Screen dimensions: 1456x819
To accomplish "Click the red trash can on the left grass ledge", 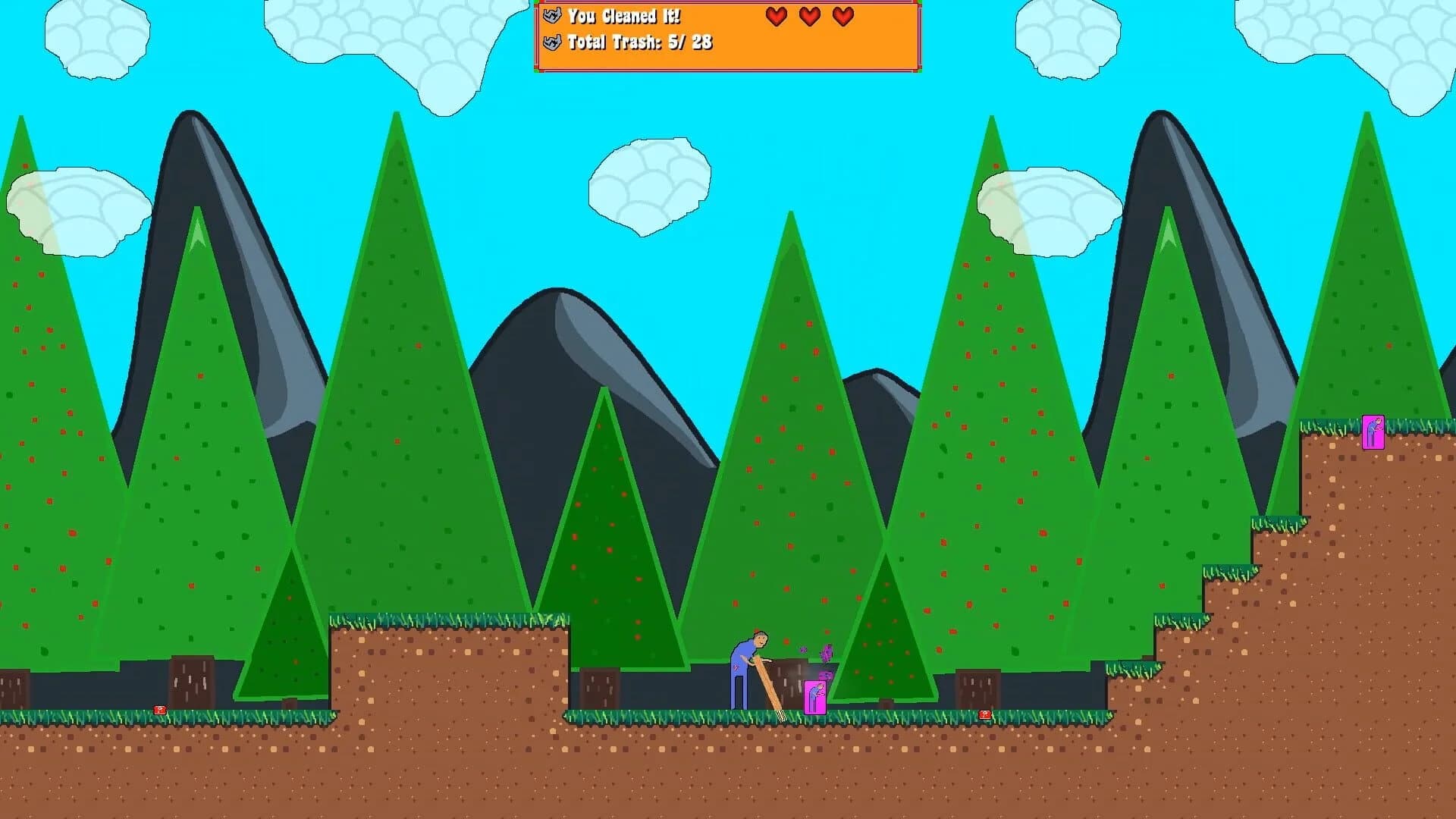I will (x=159, y=711).
